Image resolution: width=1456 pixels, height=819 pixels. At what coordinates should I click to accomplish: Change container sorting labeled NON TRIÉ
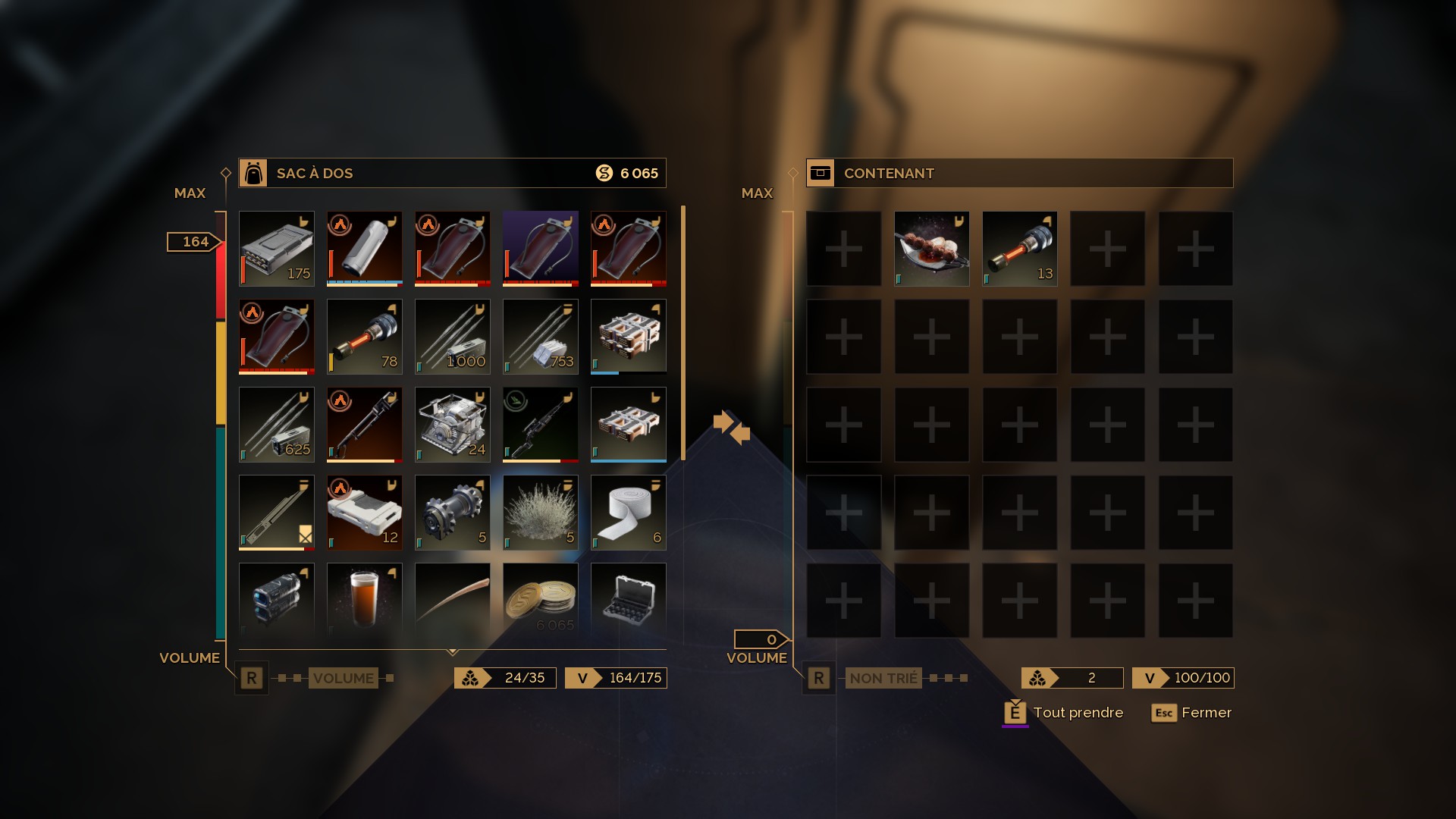883,678
